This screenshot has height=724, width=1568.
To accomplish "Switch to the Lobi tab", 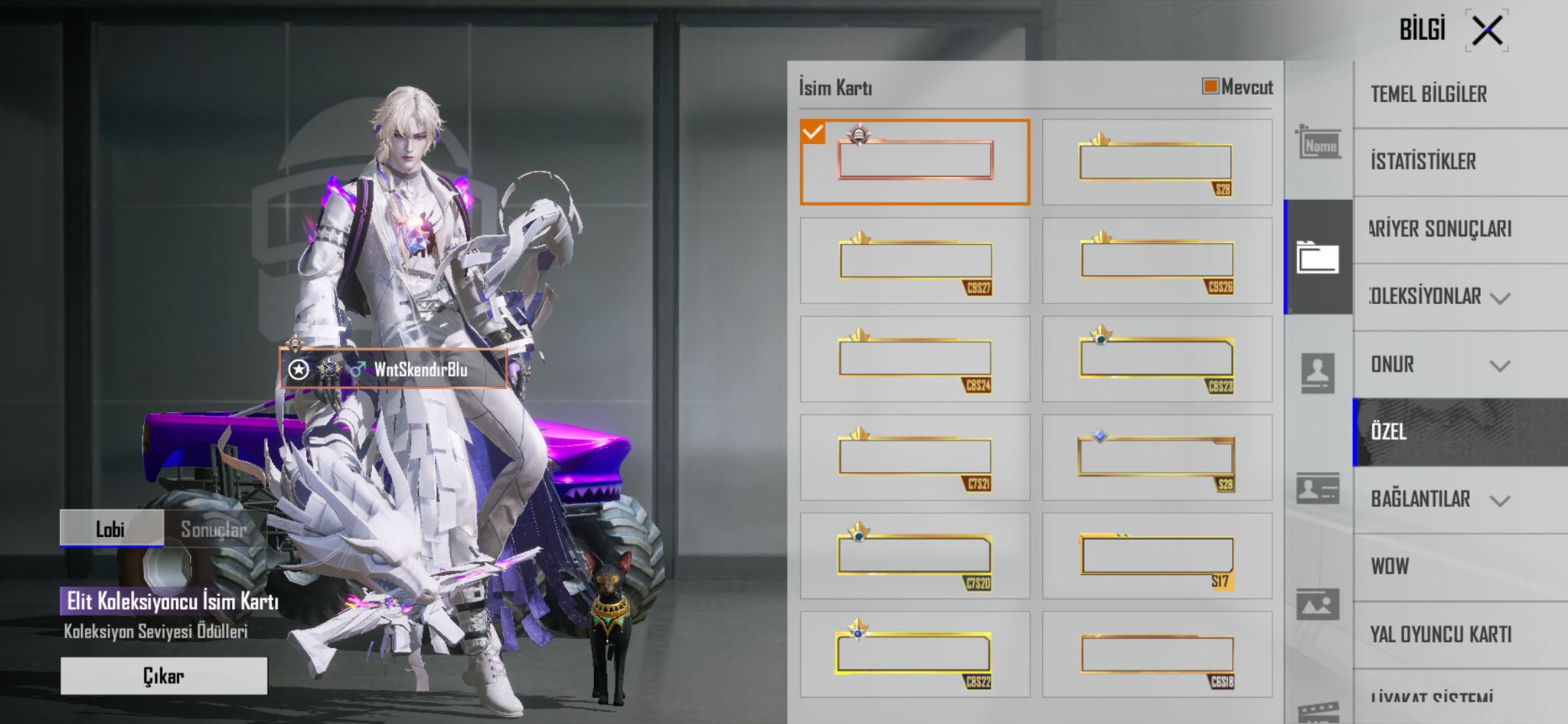I will (111, 529).
